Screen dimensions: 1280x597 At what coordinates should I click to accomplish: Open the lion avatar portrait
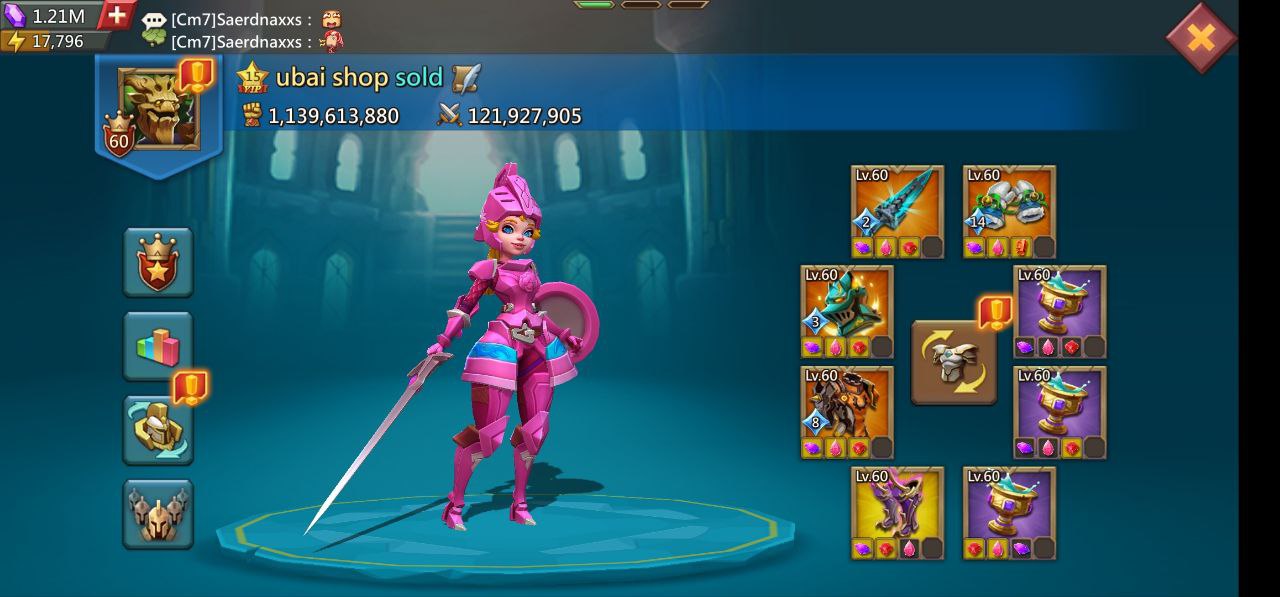click(159, 109)
